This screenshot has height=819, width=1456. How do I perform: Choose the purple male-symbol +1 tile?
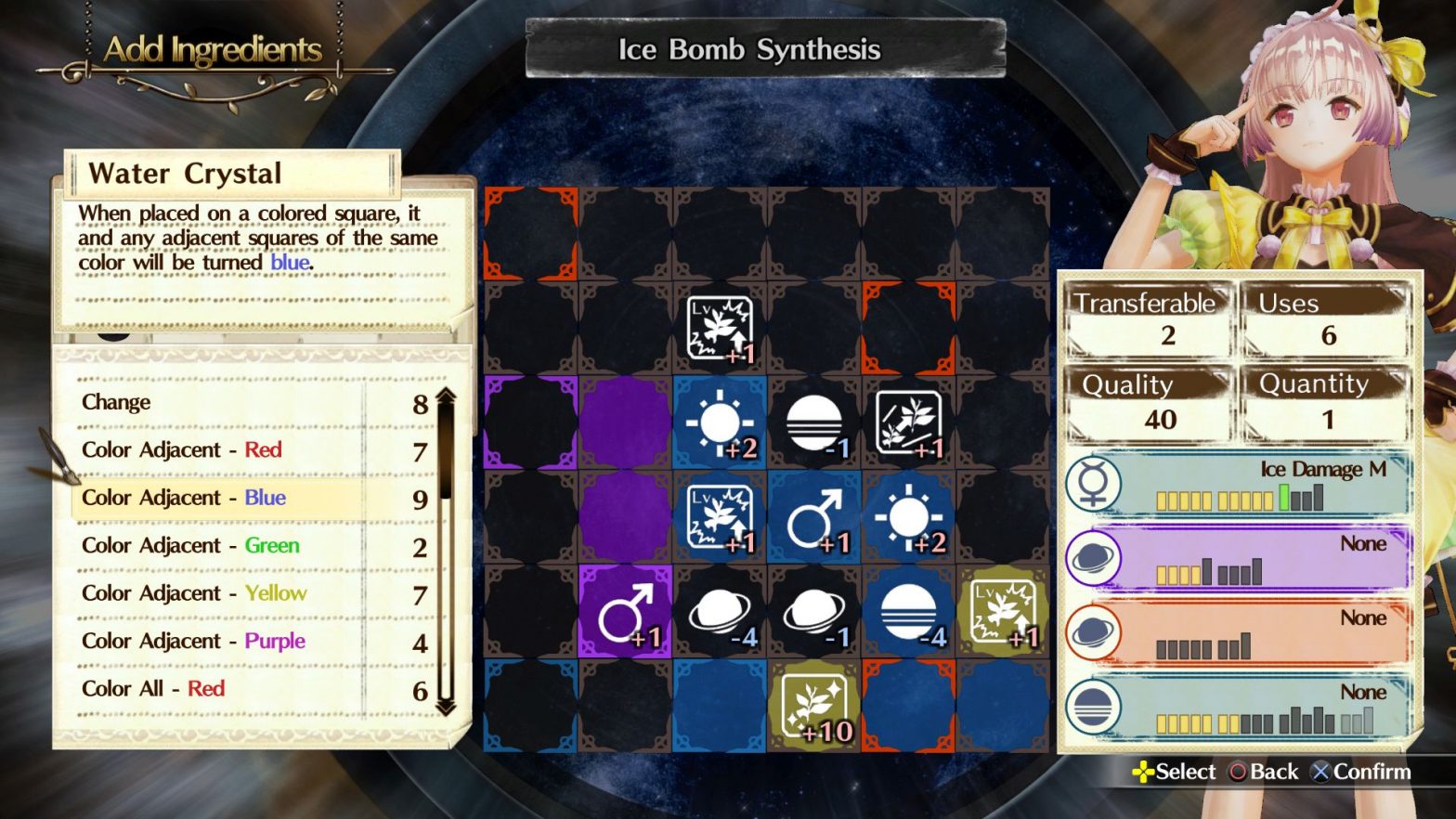[x=625, y=613]
